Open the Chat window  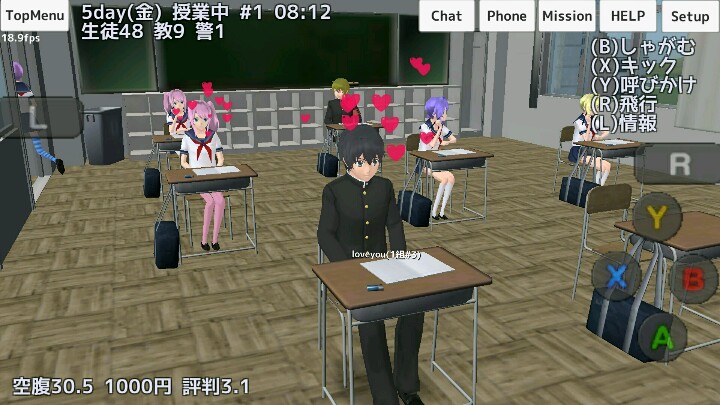click(447, 15)
